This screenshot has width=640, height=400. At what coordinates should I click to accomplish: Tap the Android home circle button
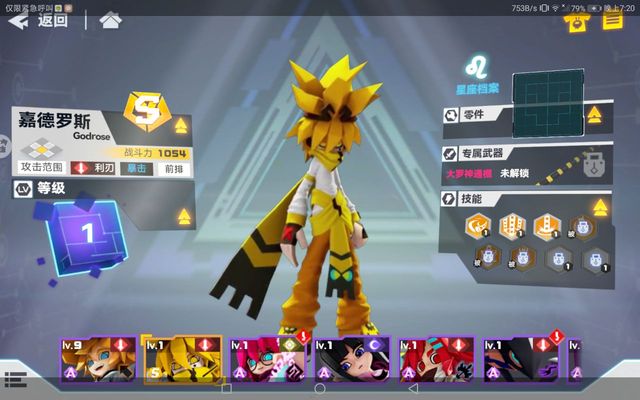(320, 388)
